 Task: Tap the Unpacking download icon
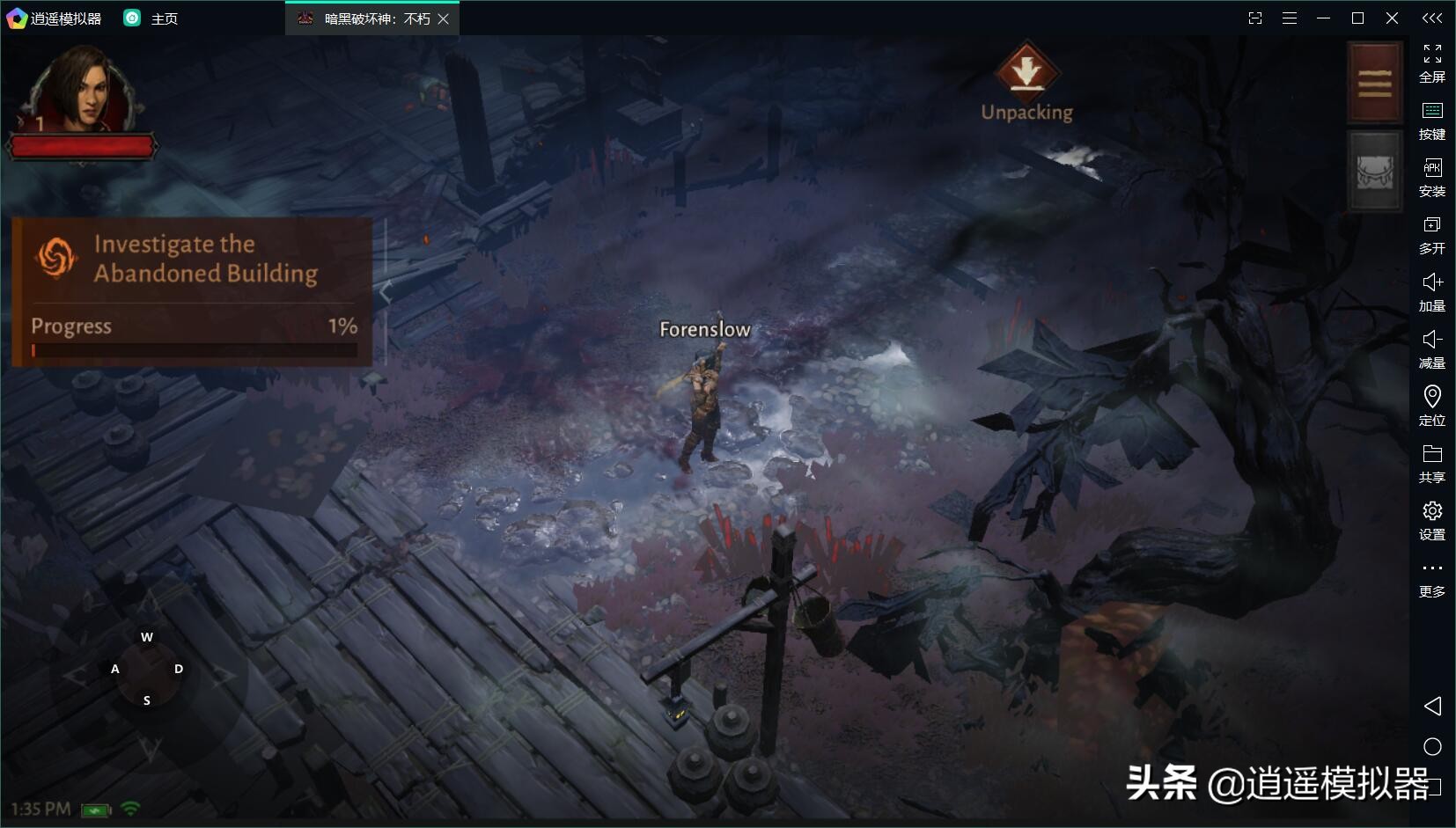[1026, 70]
